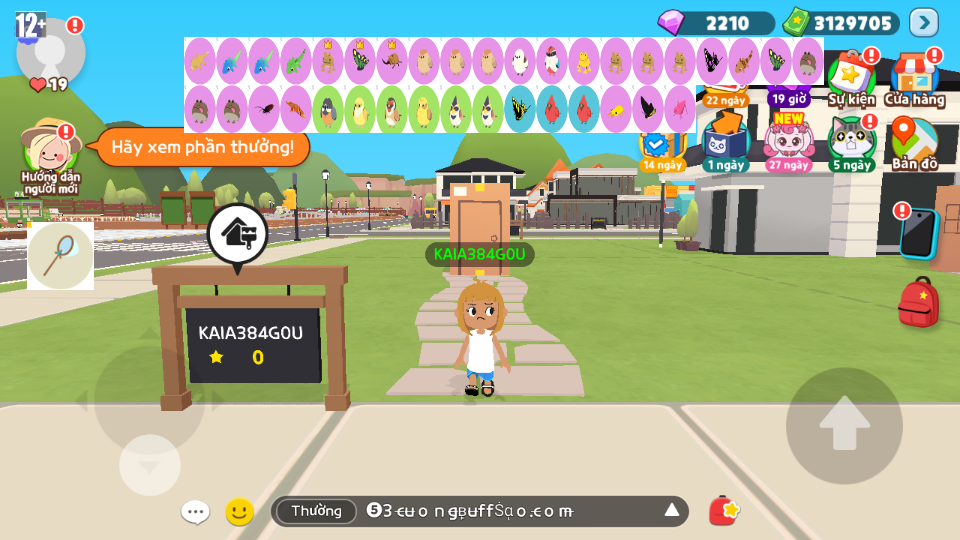Viewport: 960px width, 540px height.
Task: Open the Hướng dẫn người mới guide
Action: point(50,152)
